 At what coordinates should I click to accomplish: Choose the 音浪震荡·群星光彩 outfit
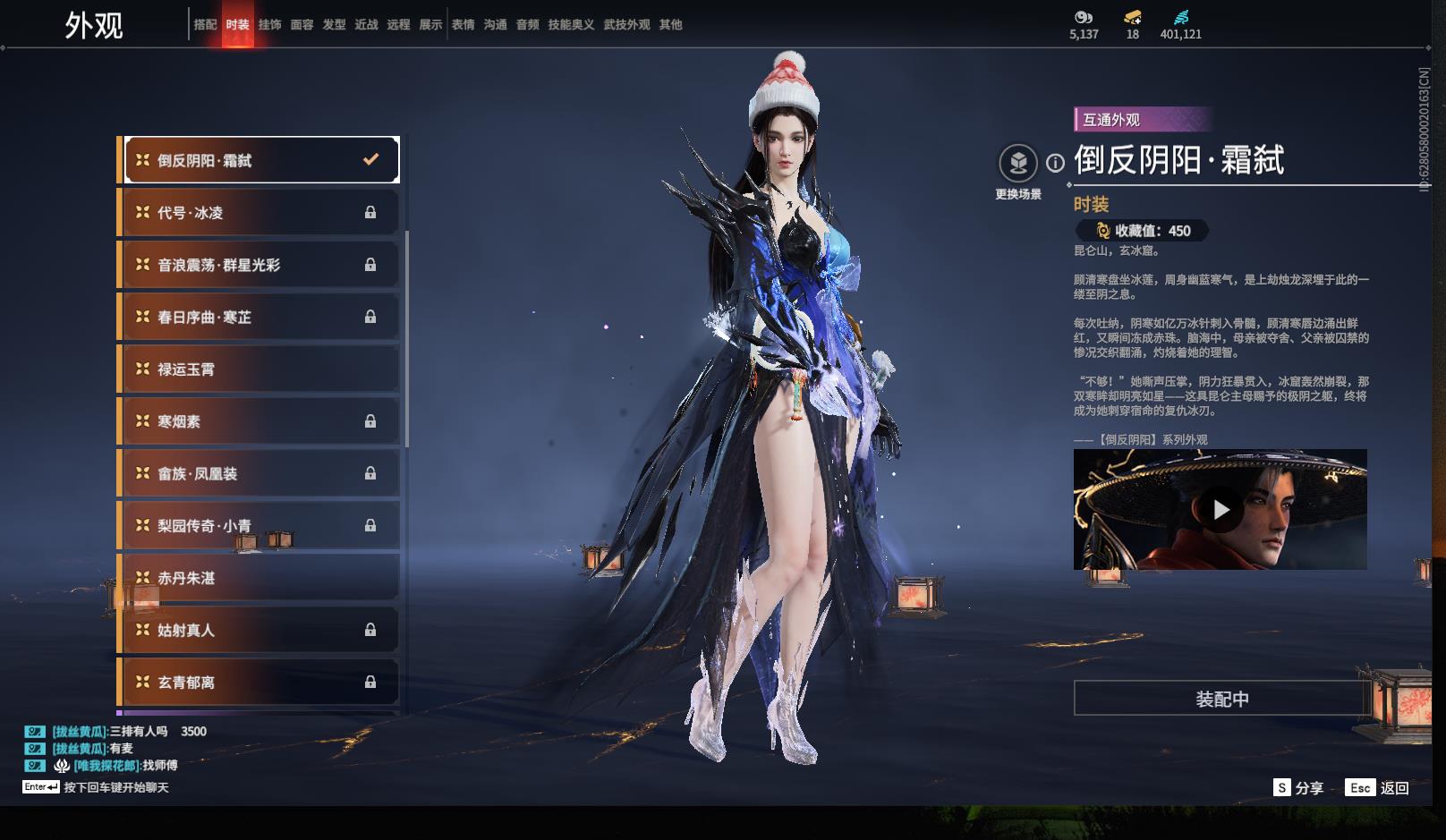point(258,265)
